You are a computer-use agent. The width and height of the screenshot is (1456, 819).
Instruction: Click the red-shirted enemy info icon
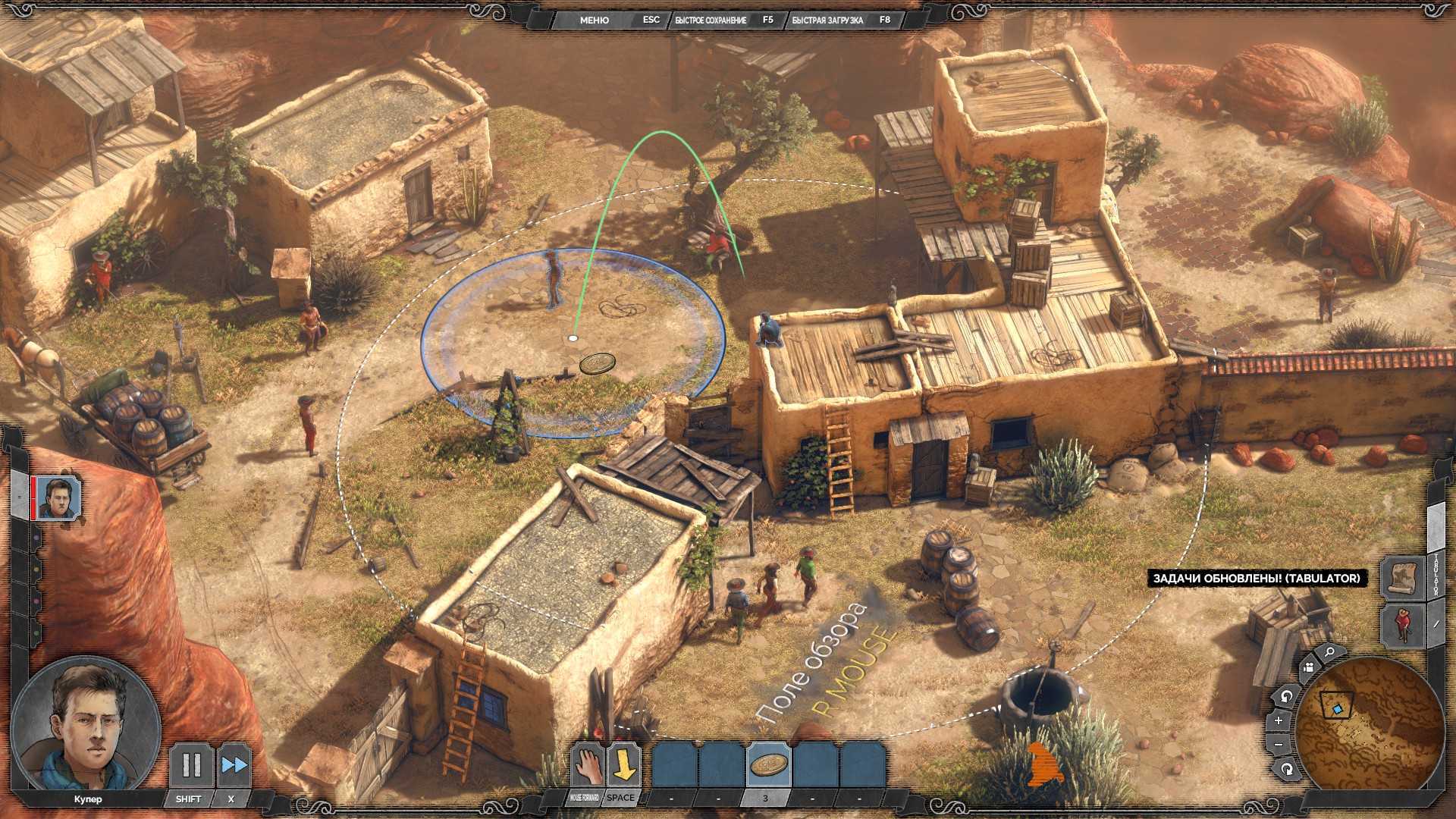tap(1401, 623)
